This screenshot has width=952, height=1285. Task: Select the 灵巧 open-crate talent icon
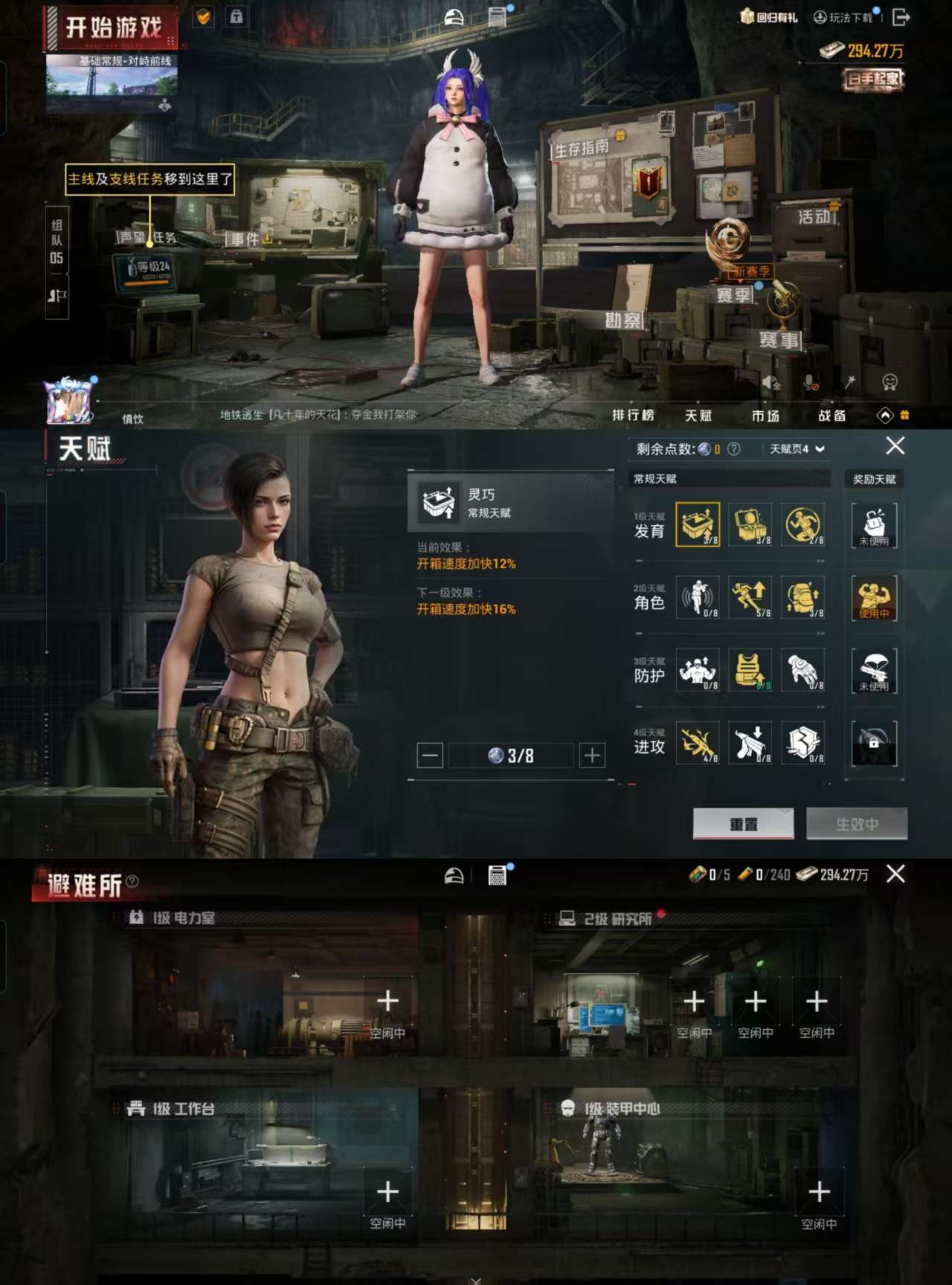pyautogui.click(x=698, y=525)
